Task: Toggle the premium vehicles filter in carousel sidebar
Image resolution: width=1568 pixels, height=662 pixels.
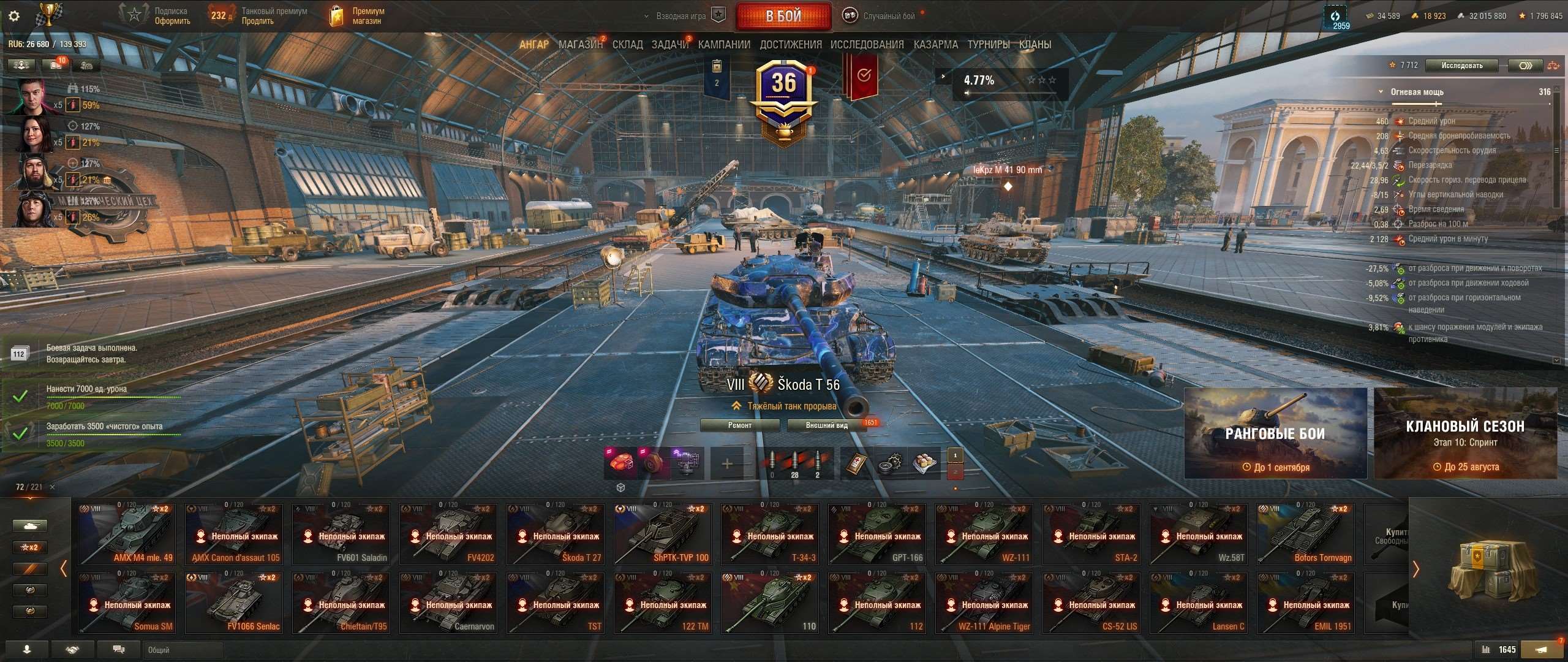Action: pyautogui.click(x=29, y=568)
